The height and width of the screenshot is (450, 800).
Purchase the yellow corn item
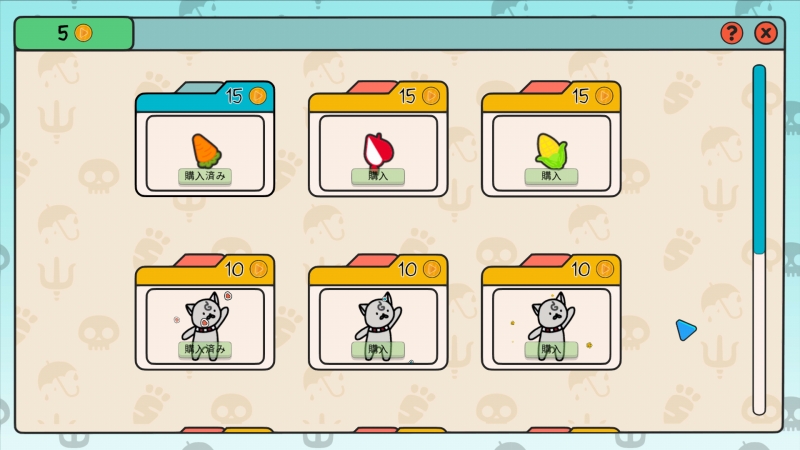[551, 176]
